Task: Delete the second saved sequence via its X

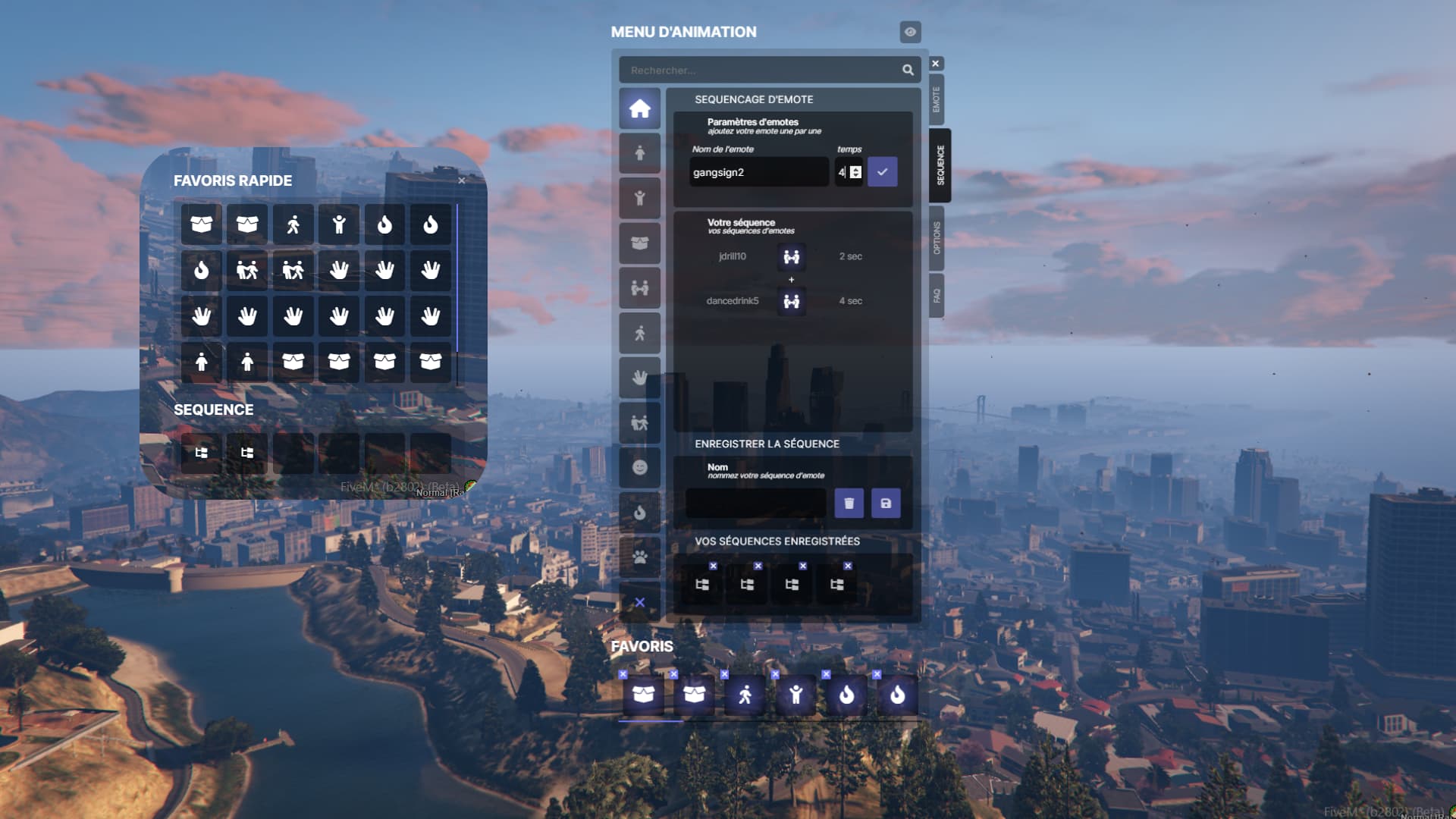Action: click(x=758, y=566)
